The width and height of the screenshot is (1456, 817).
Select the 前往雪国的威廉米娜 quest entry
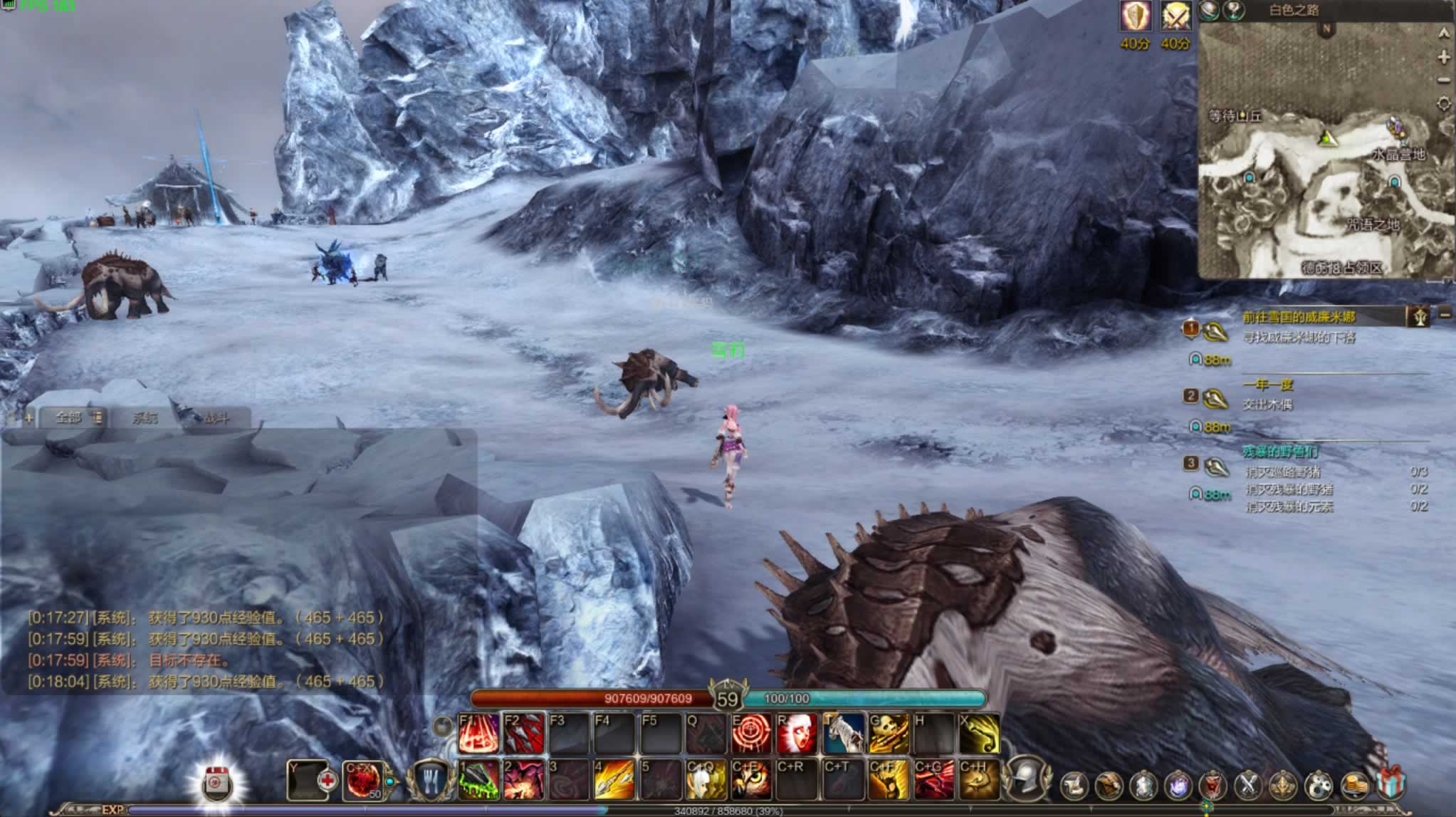click(x=1299, y=317)
